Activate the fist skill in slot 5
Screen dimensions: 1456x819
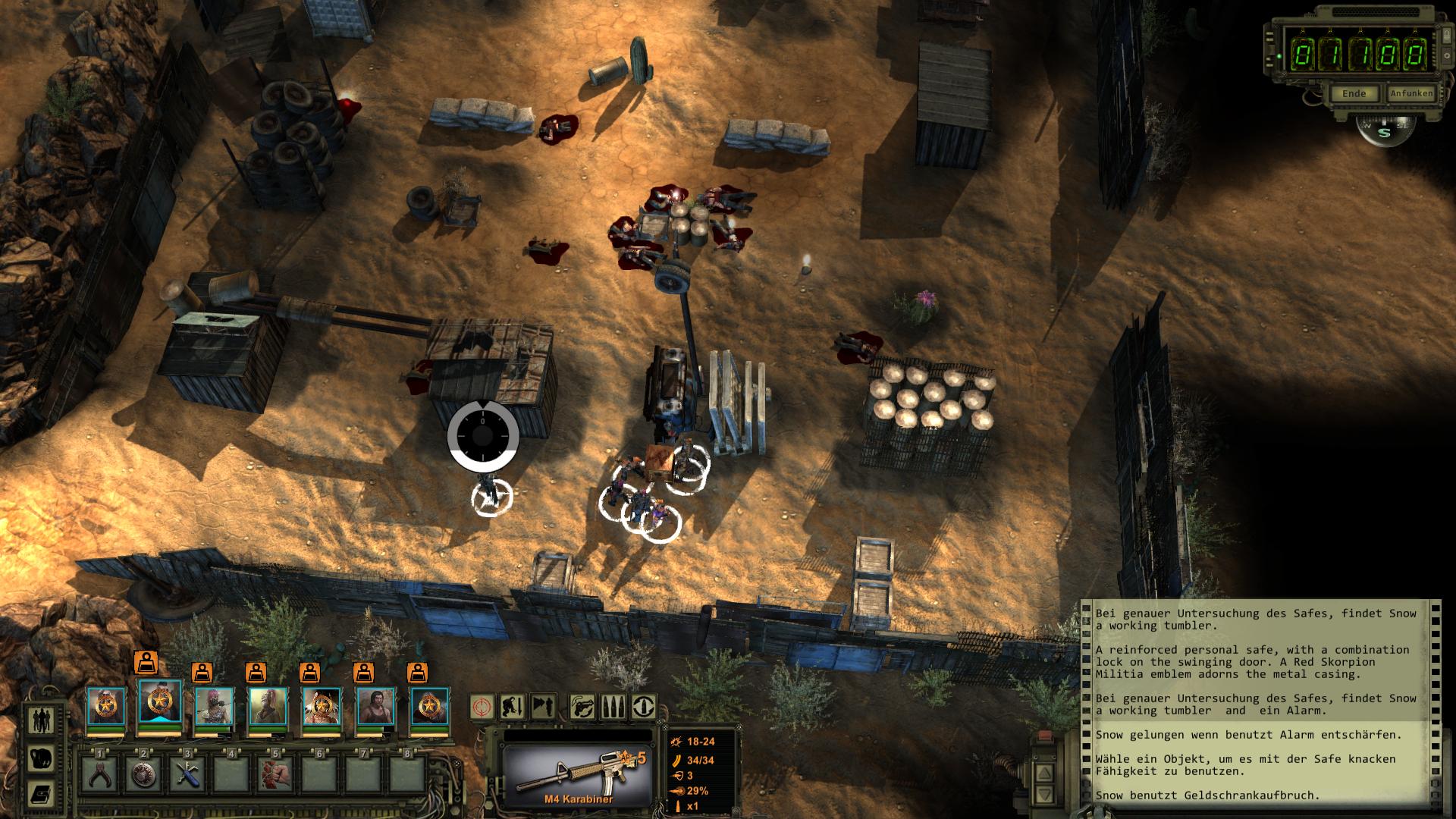(275, 775)
